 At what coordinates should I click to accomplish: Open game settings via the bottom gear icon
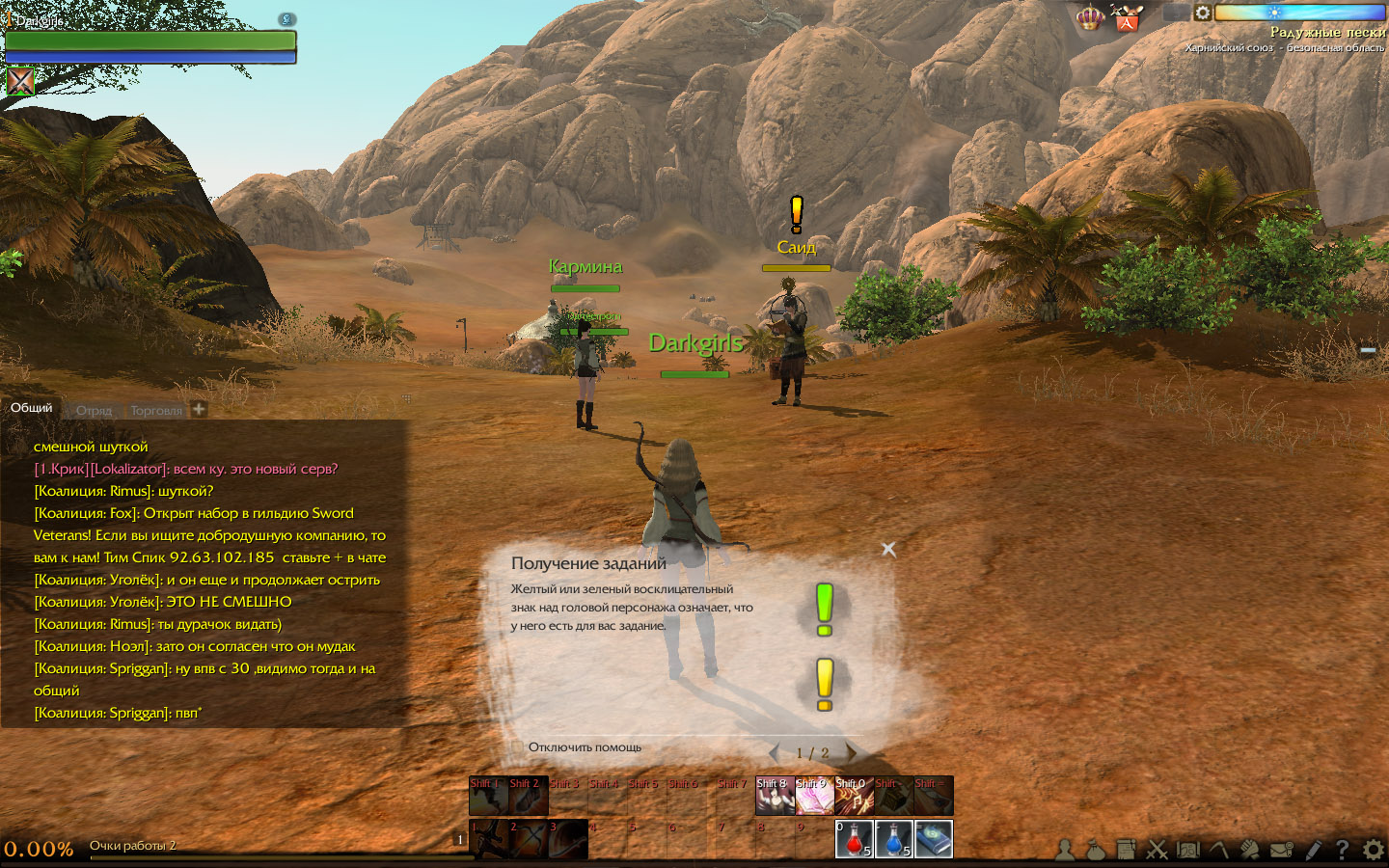(x=1373, y=850)
